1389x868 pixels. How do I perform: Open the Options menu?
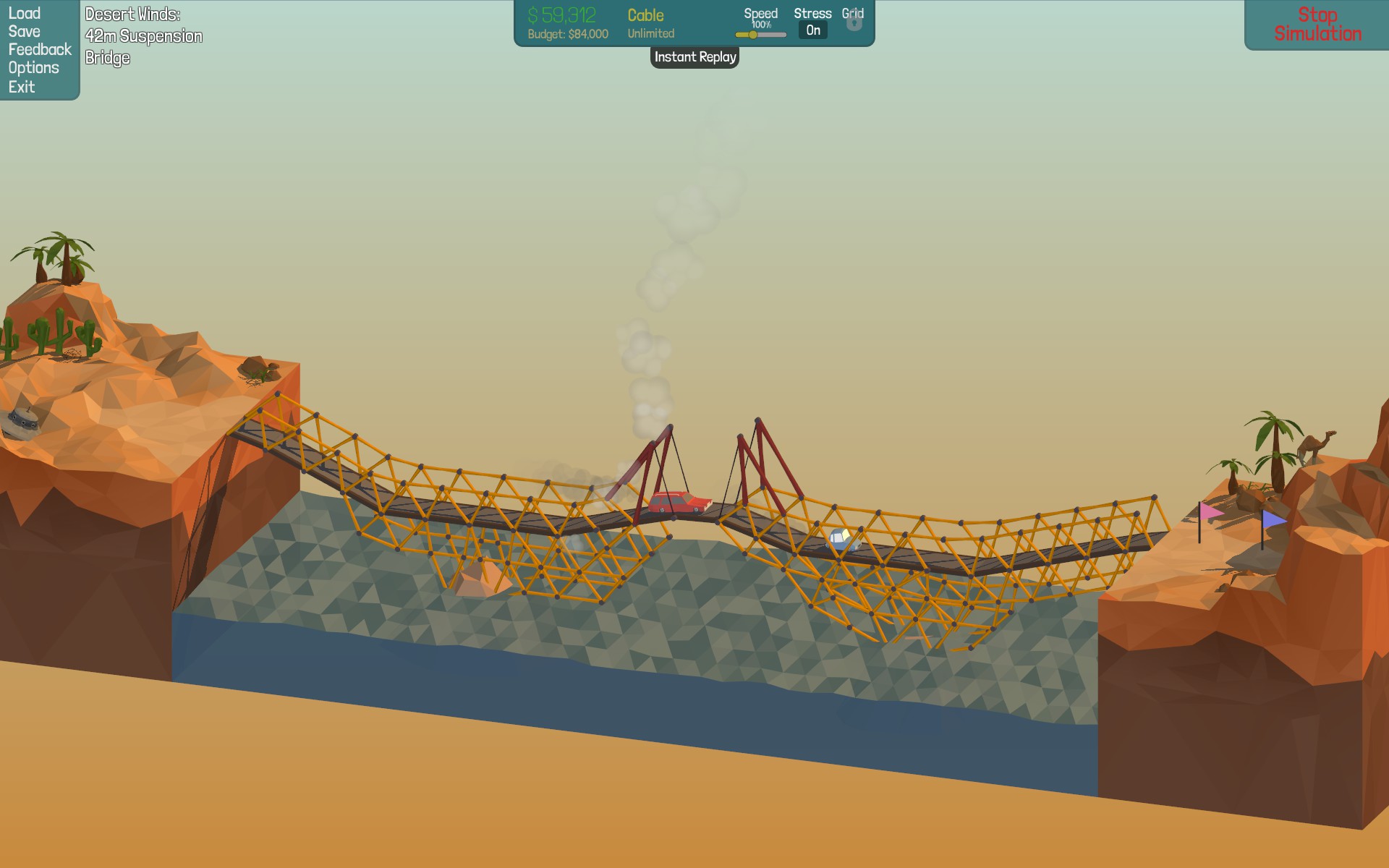coord(33,67)
